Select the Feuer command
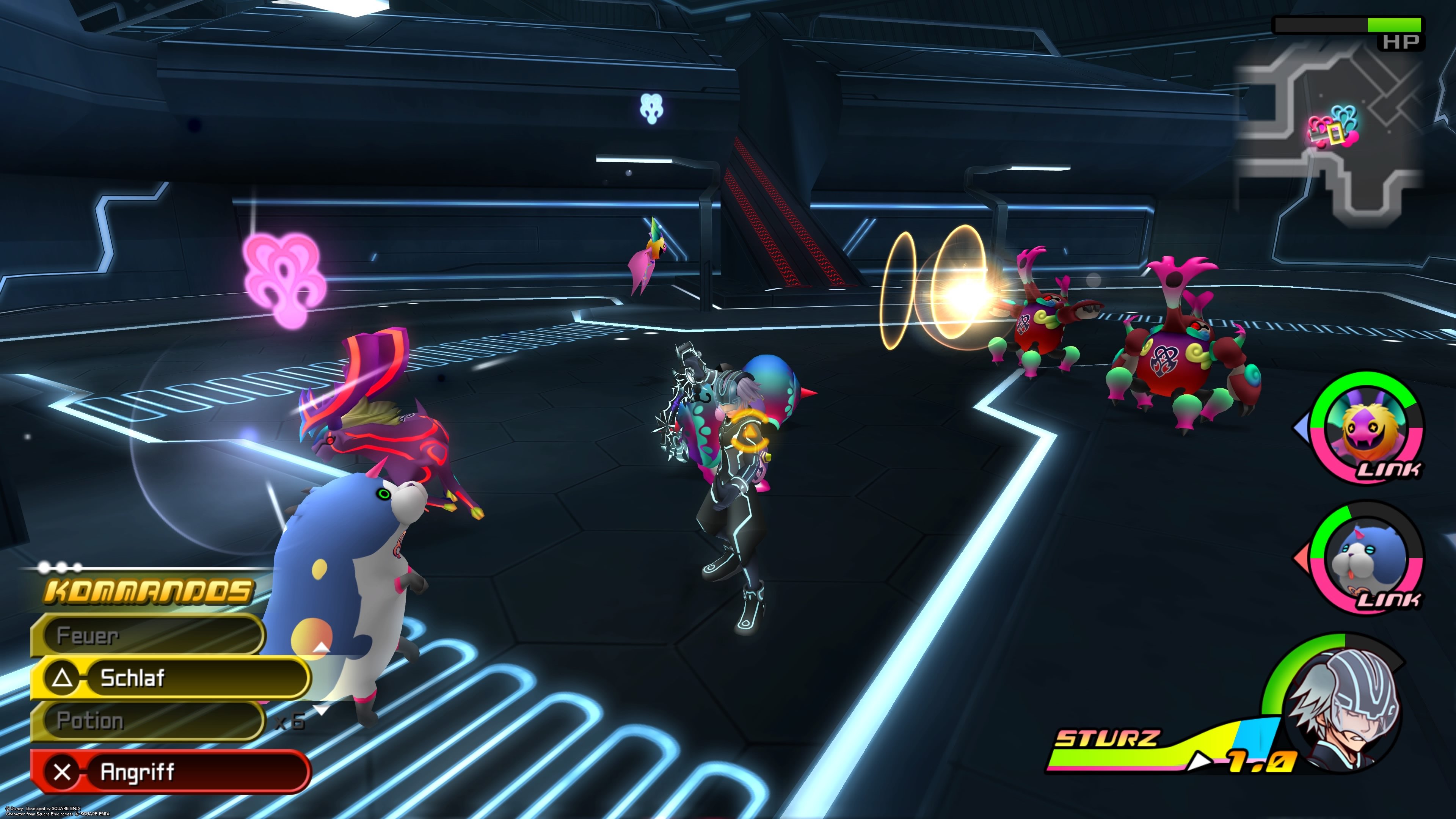Viewport: 1456px width, 819px height. pyautogui.click(x=147, y=635)
